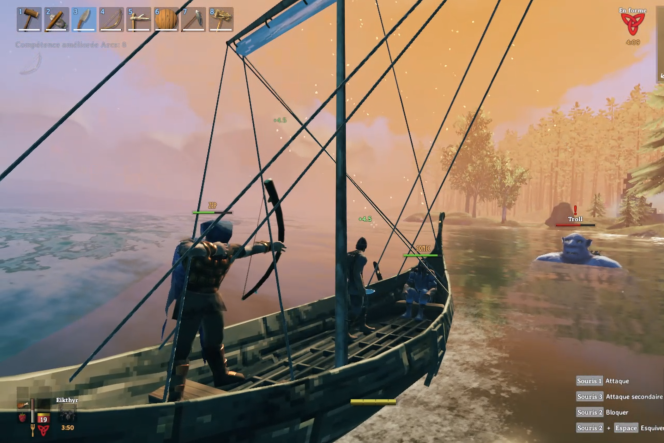Image resolution: width=664 pixels, height=443 pixels.
Task: Click the raspberry food icon
Action: point(24,418)
